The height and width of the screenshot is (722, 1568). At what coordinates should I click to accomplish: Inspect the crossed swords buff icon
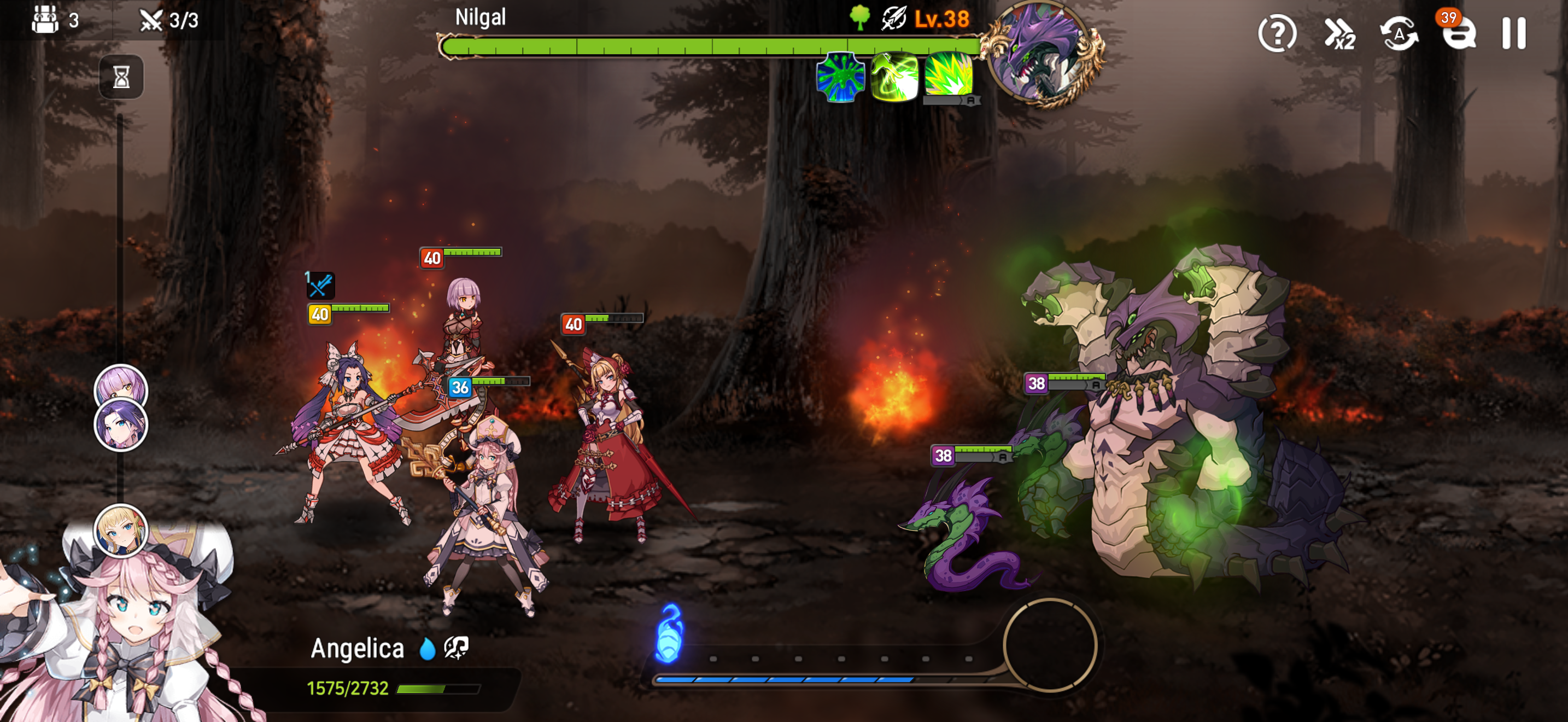(320, 285)
